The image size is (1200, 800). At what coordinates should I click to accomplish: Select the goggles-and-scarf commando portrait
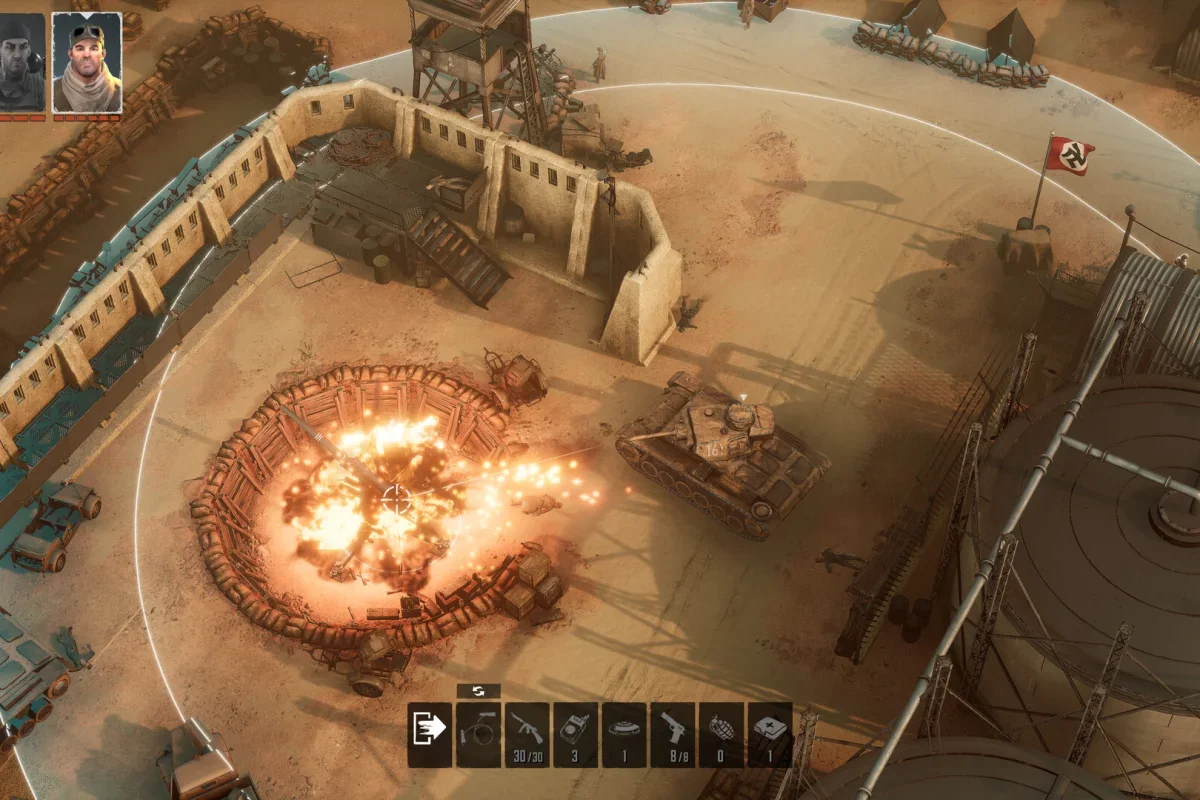tap(86, 62)
